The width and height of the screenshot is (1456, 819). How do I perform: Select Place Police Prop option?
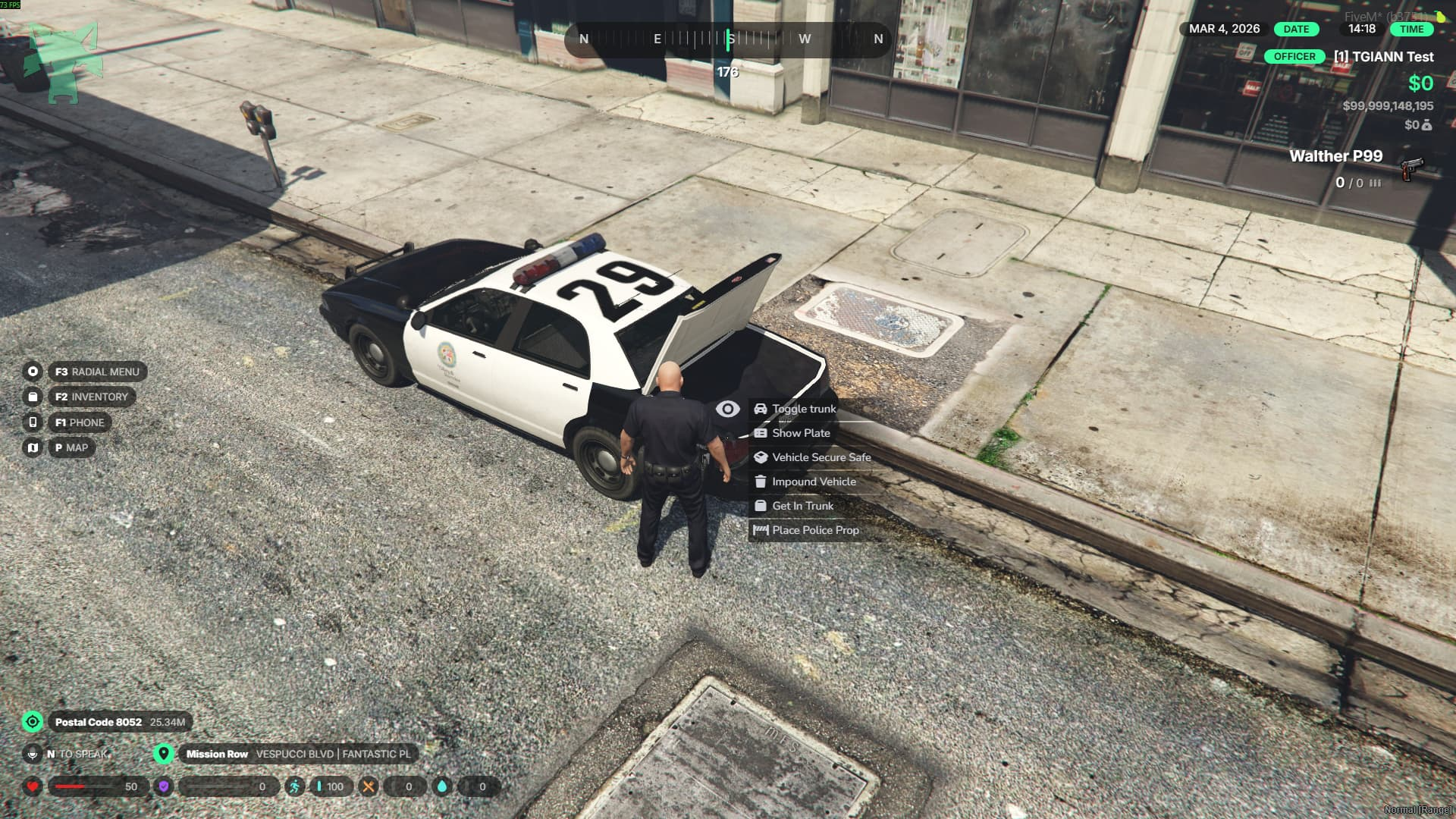click(814, 530)
